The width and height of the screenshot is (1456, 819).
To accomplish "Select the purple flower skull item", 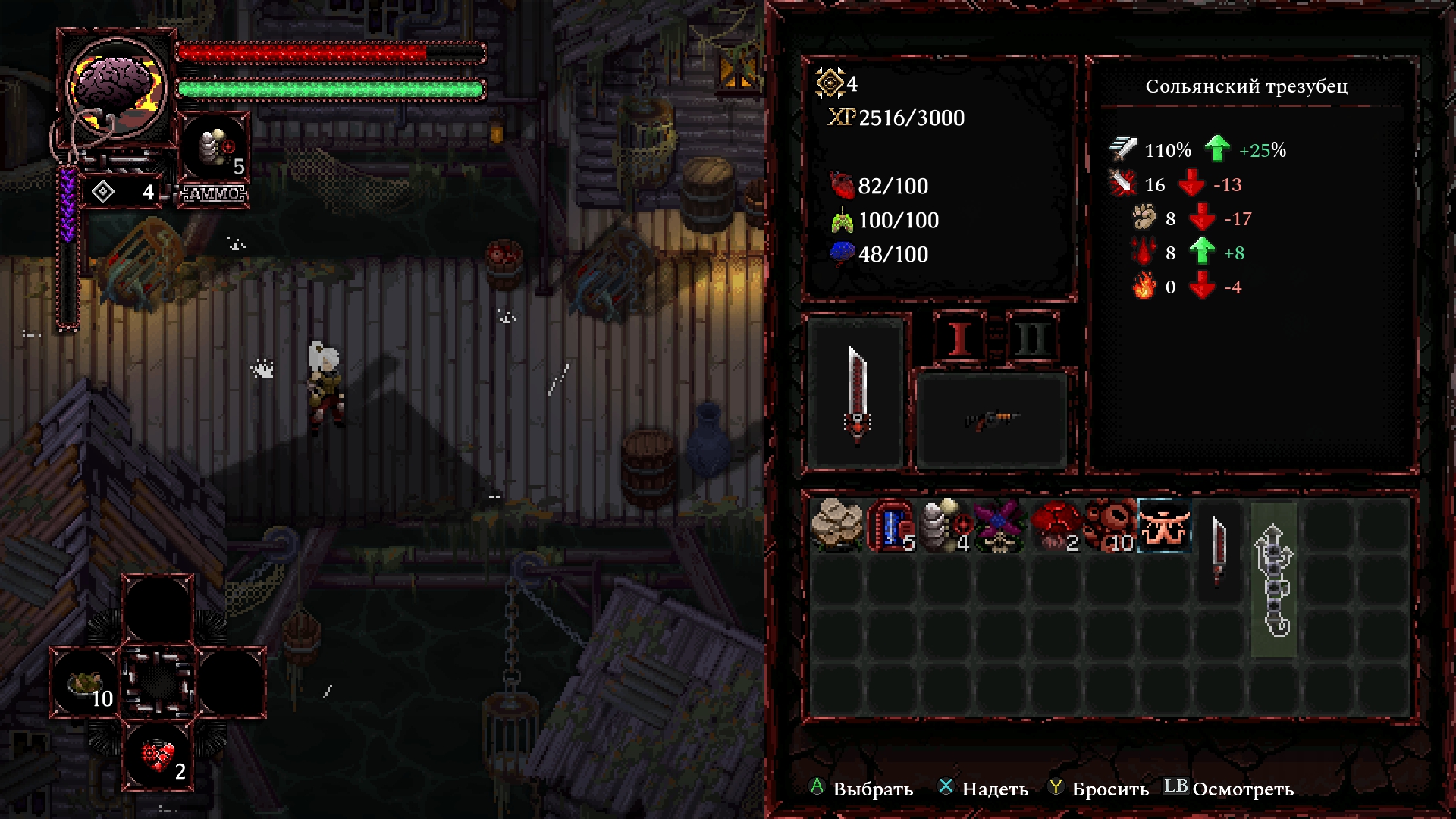I will (999, 525).
